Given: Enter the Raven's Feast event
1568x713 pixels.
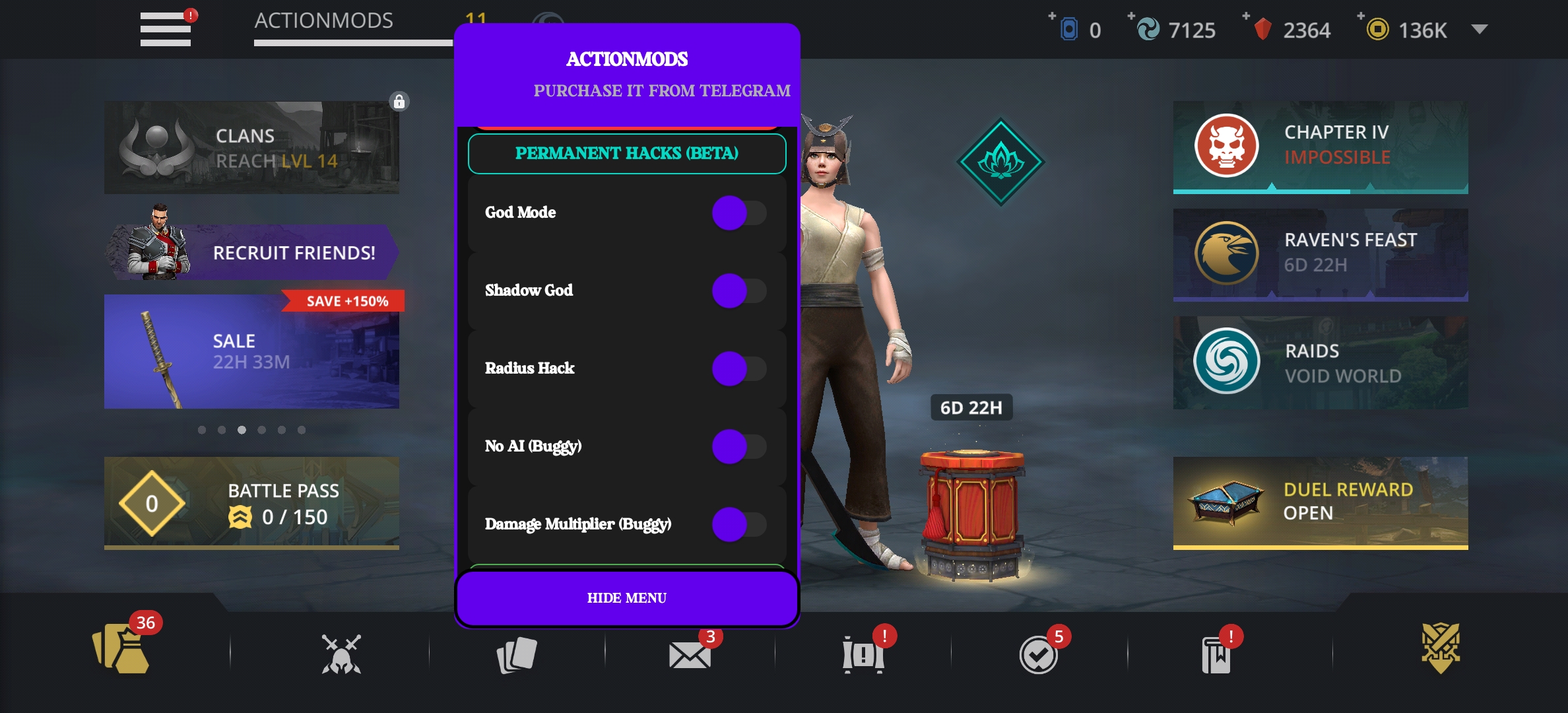Looking at the screenshot, I should 1320,254.
